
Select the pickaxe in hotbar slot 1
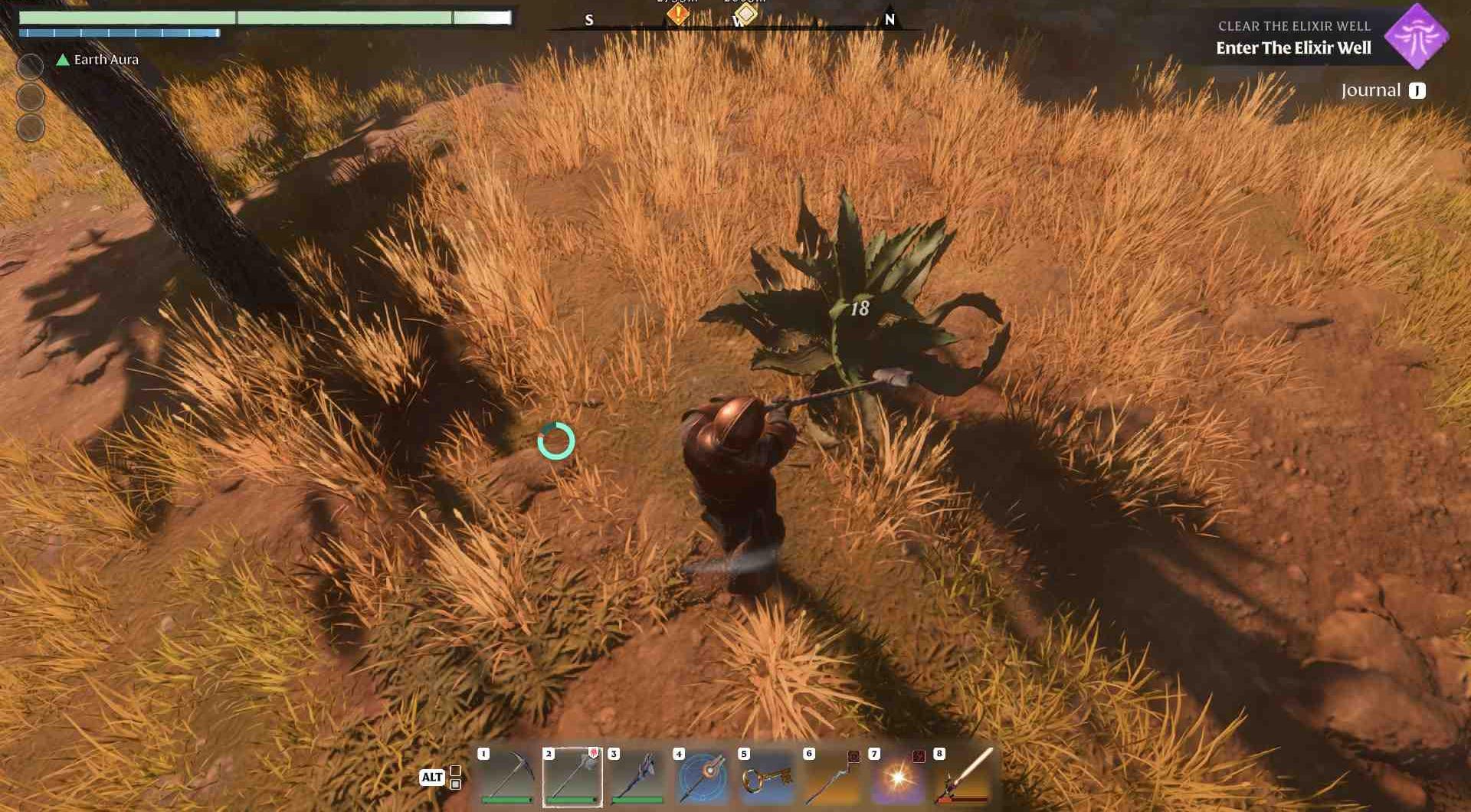click(506, 777)
